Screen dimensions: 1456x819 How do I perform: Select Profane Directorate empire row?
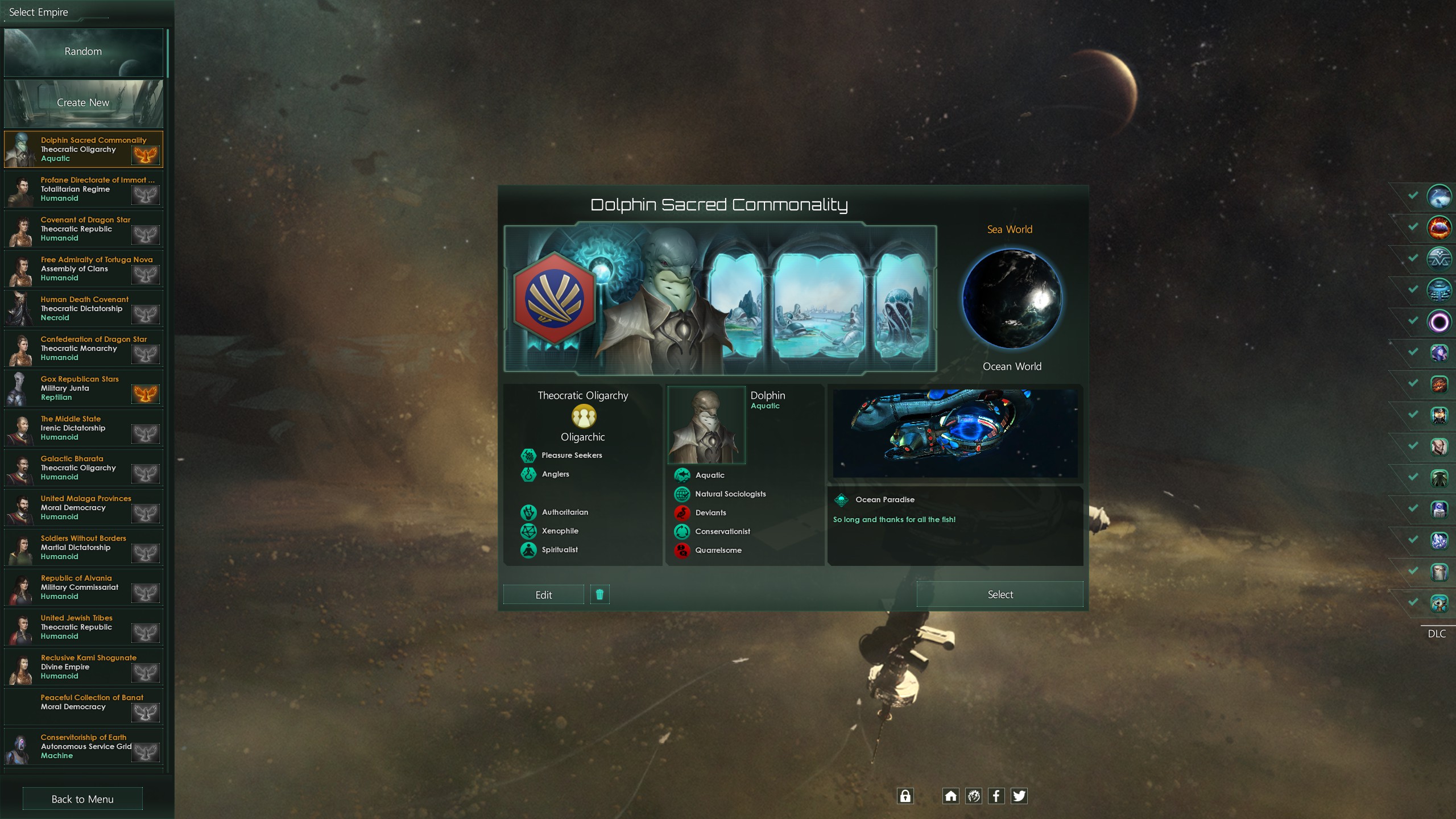[x=84, y=189]
